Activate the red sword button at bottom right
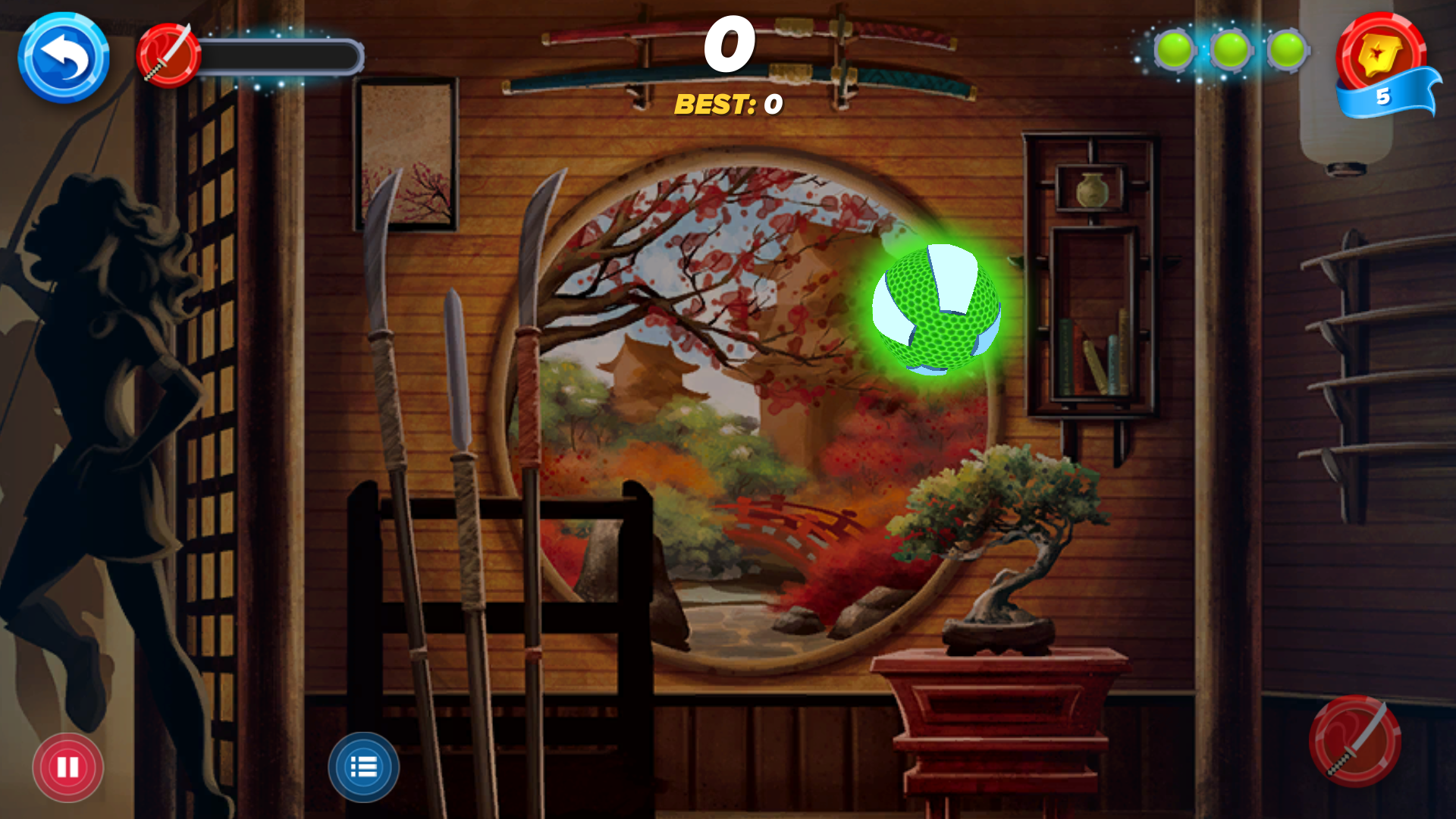The height and width of the screenshot is (819, 1456). 1354,741
